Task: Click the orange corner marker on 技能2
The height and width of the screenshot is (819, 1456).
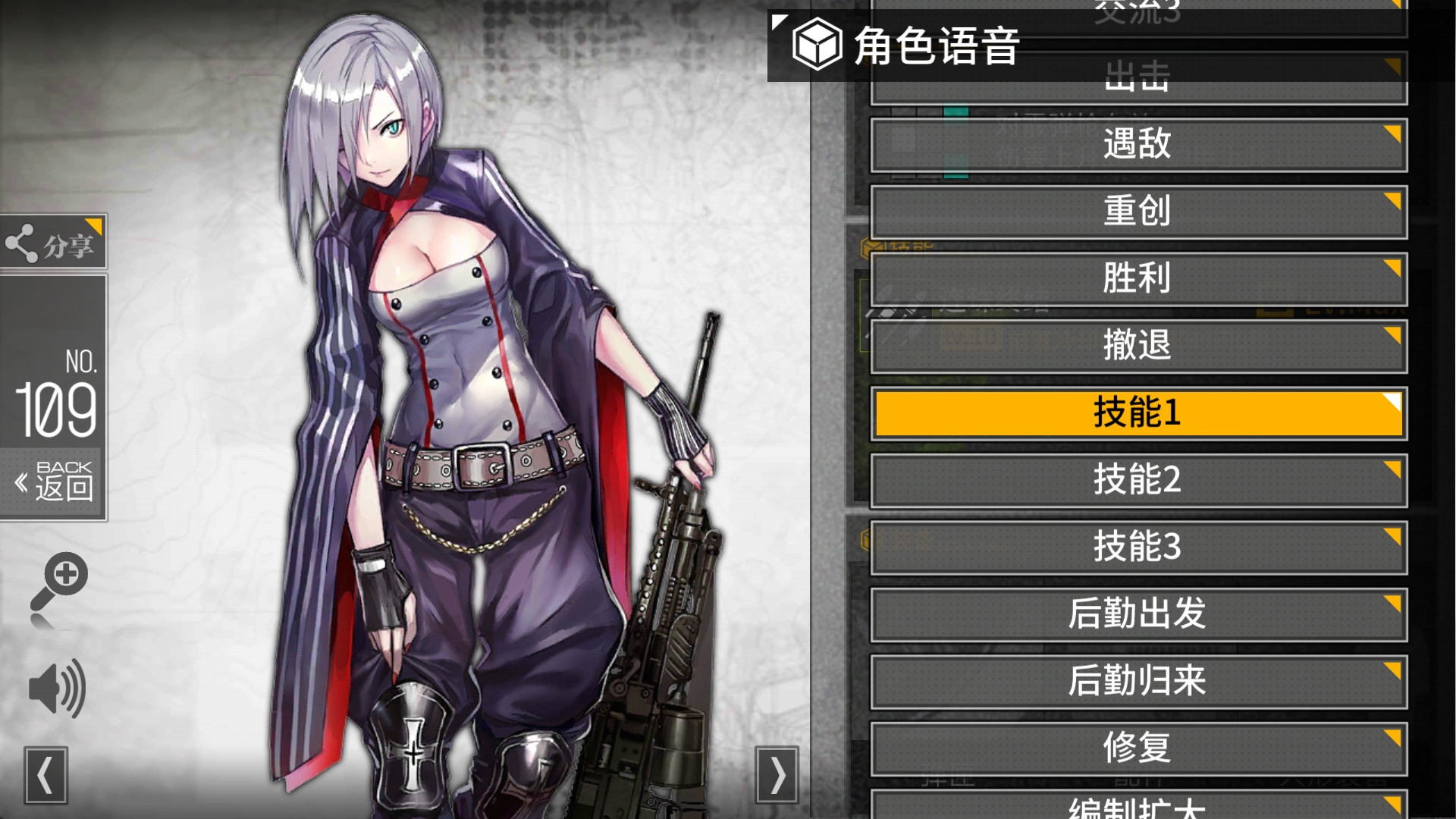Action: coord(1392,466)
